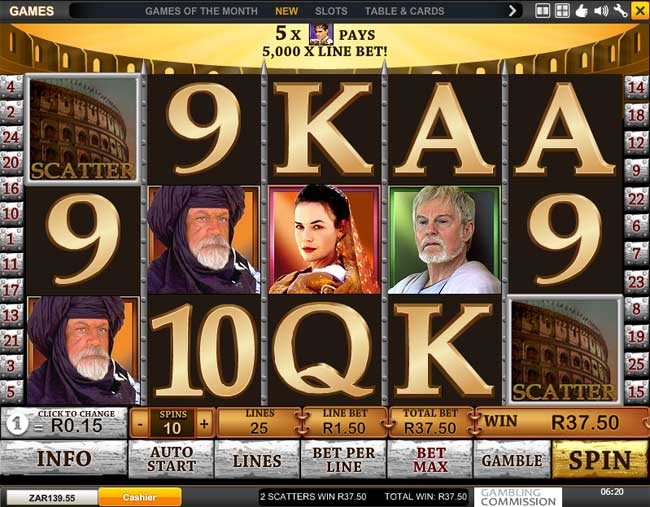The image size is (650, 507).
Task: Open the Gambling Commission link
Action: click(519, 497)
